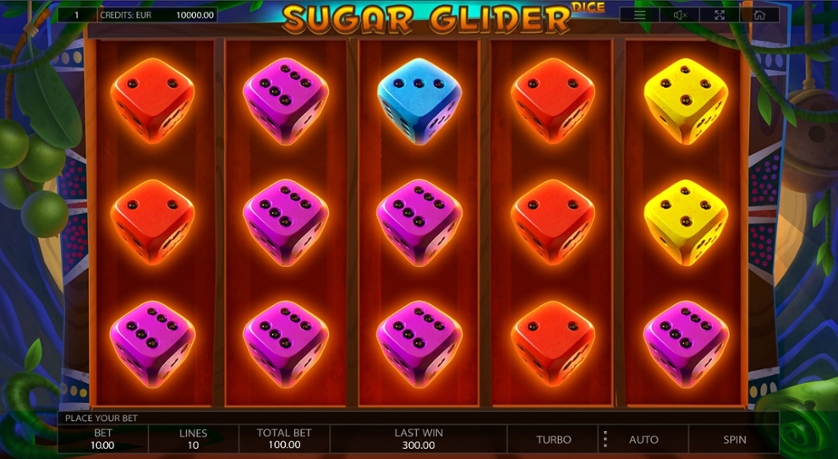This screenshot has width=838, height=459.
Task: Adjust the number of Lines
Action: [193, 439]
